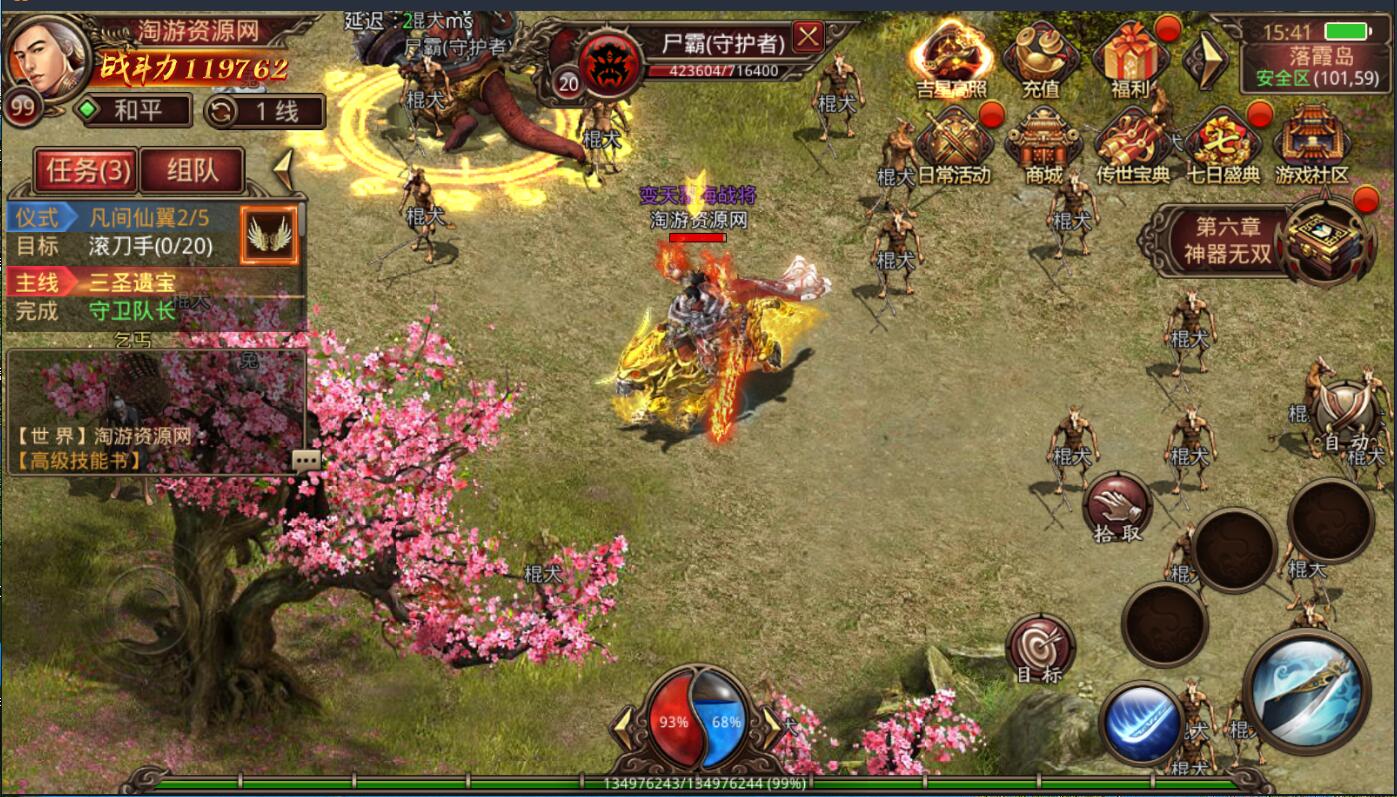Open the 吉星高照 event icon
This screenshot has width=1397, height=797.
[949, 55]
